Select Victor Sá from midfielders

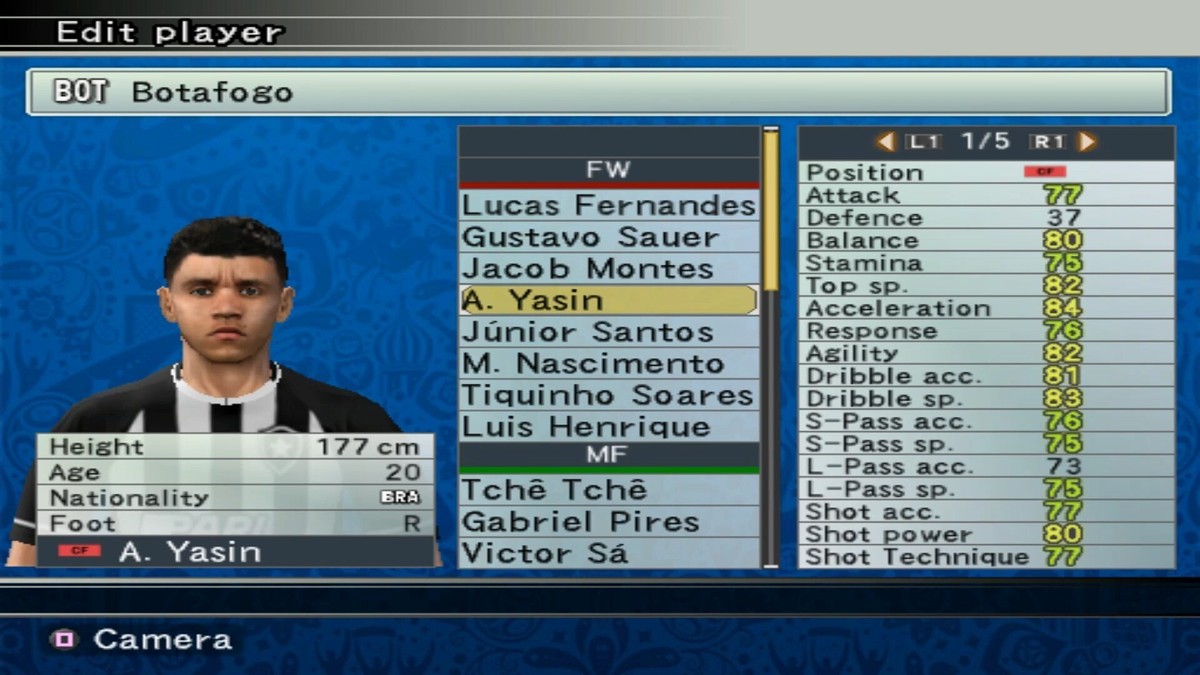608,553
